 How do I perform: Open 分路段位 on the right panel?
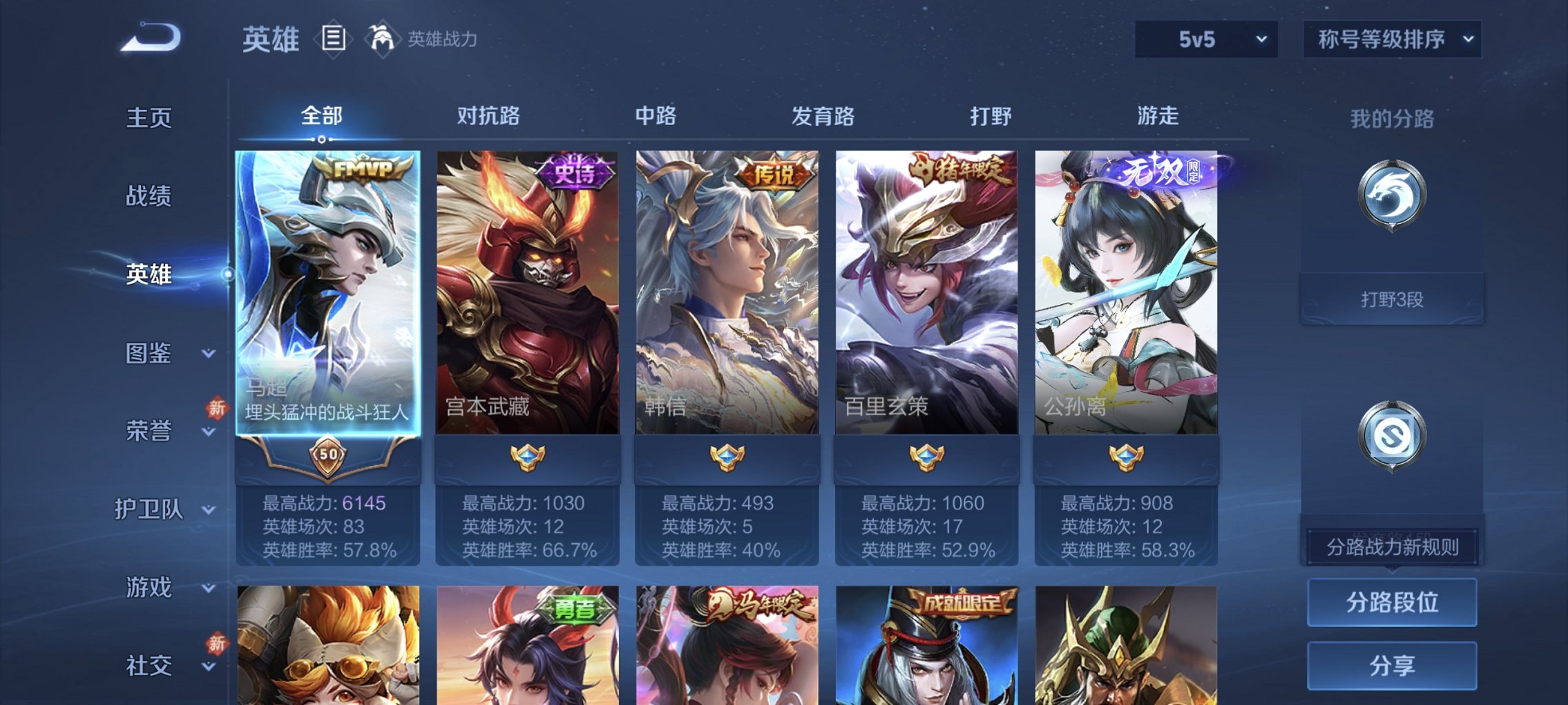point(1390,601)
